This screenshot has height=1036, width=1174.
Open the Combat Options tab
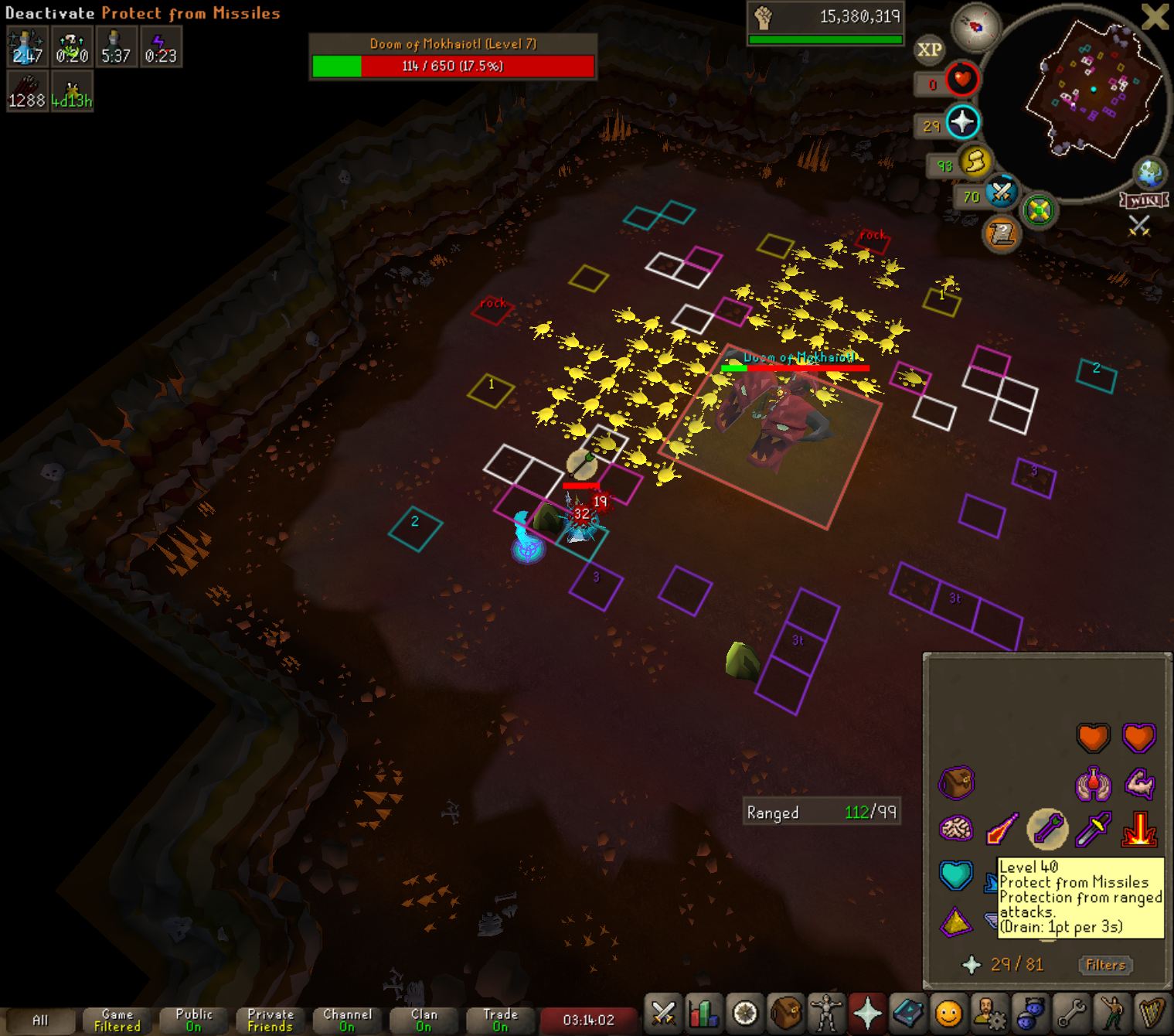click(x=663, y=1013)
